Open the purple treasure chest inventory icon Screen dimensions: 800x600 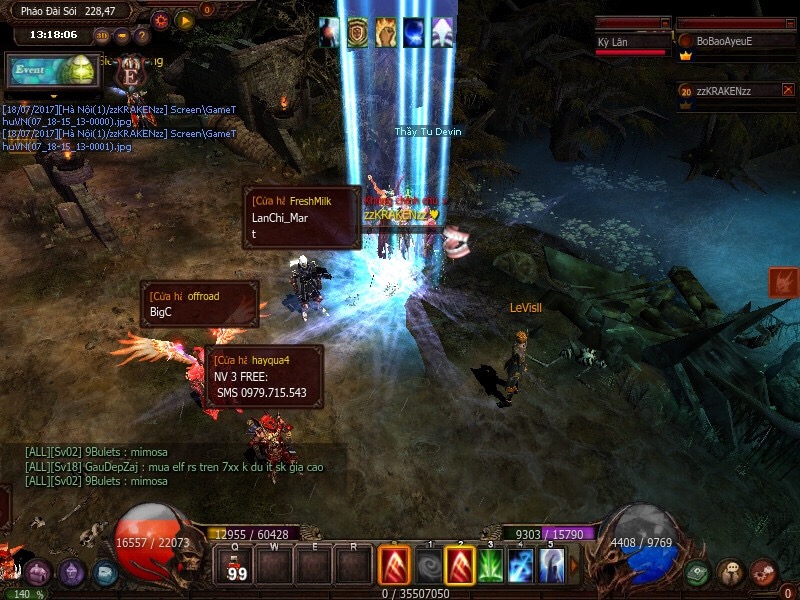point(38,573)
